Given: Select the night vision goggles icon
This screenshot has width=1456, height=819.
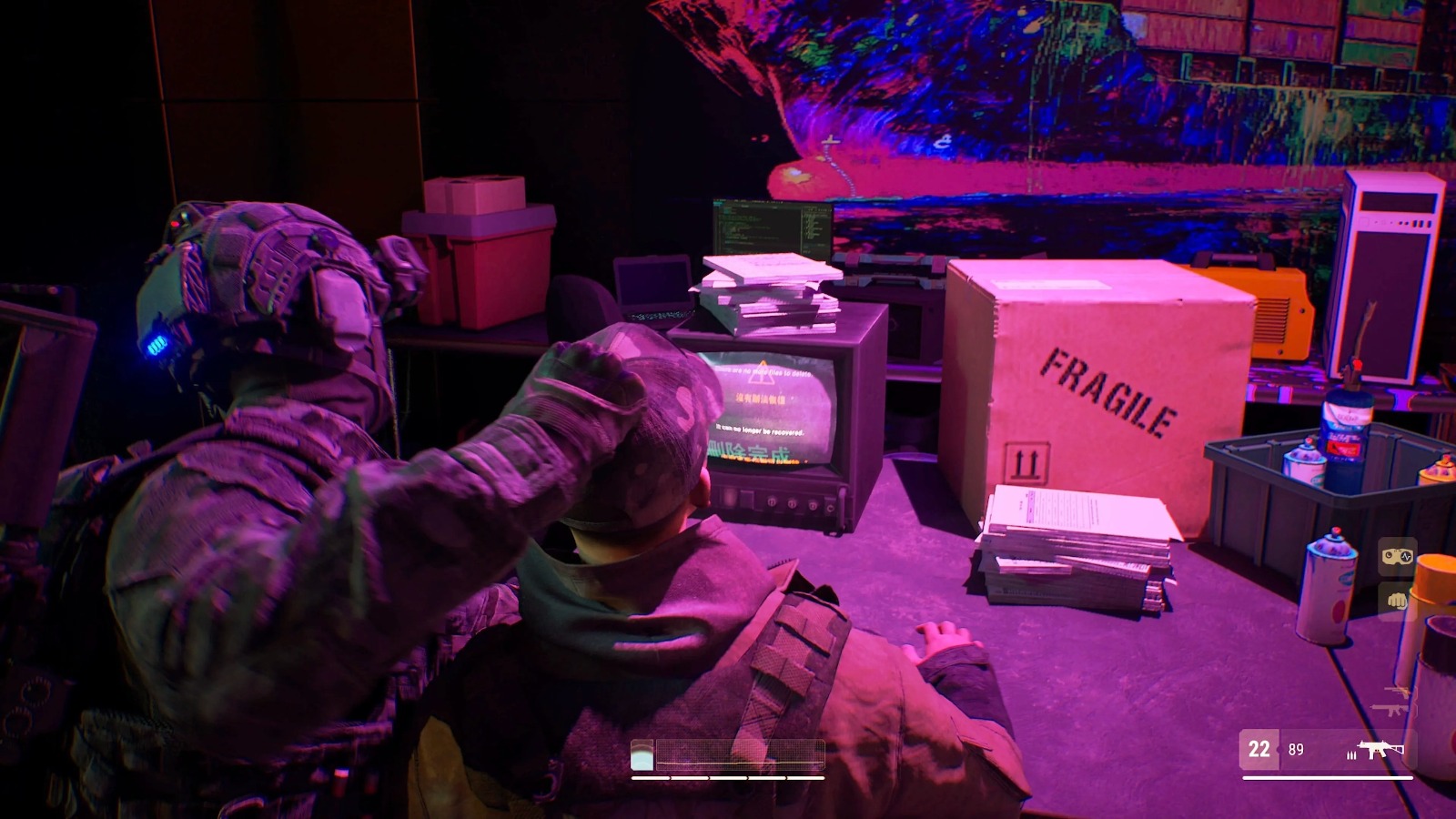Looking at the screenshot, I should (x=1396, y=556).
